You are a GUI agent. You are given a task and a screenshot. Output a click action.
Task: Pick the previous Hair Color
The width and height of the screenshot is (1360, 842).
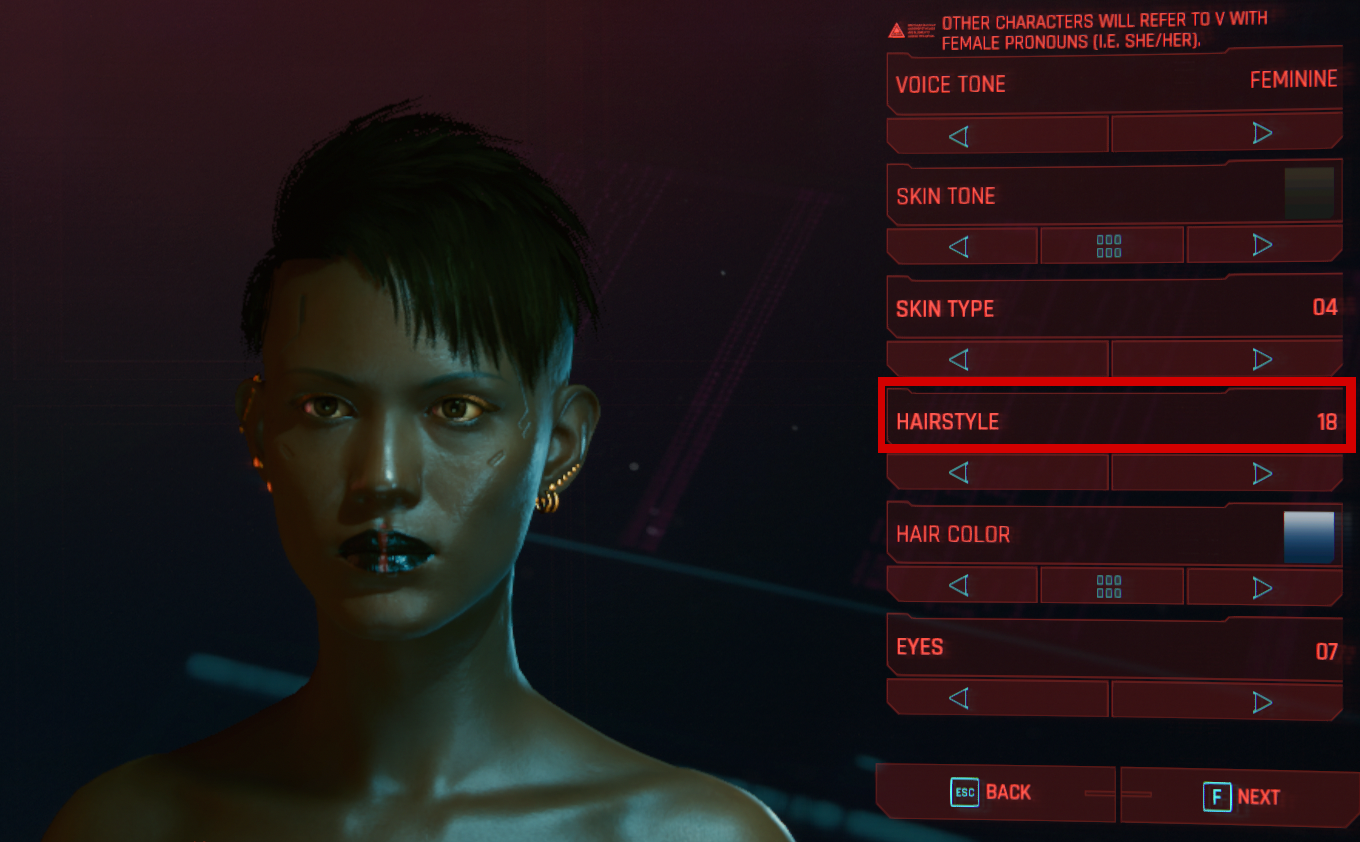[961, 585]
